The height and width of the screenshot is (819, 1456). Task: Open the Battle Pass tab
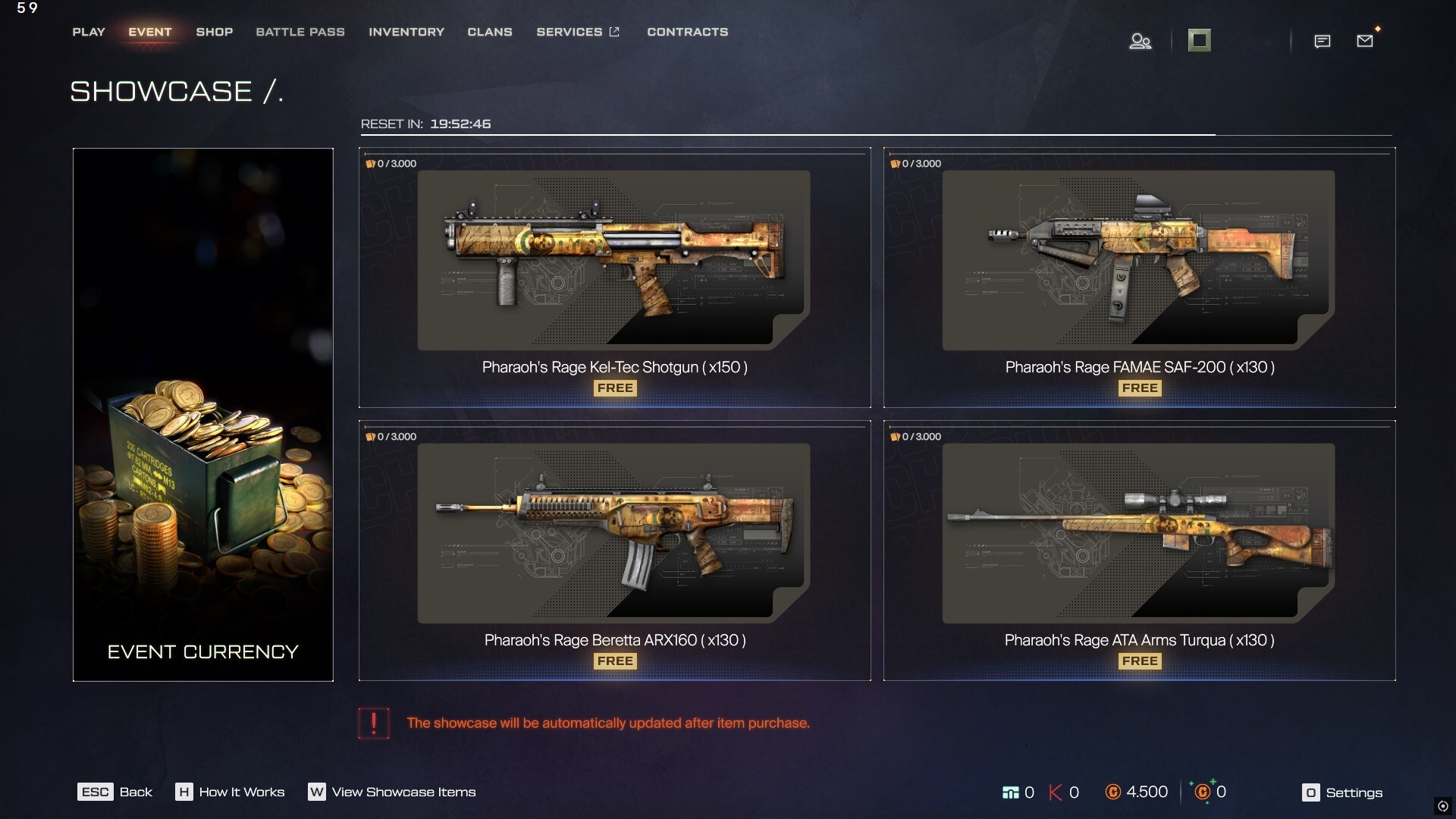[300, 32]
